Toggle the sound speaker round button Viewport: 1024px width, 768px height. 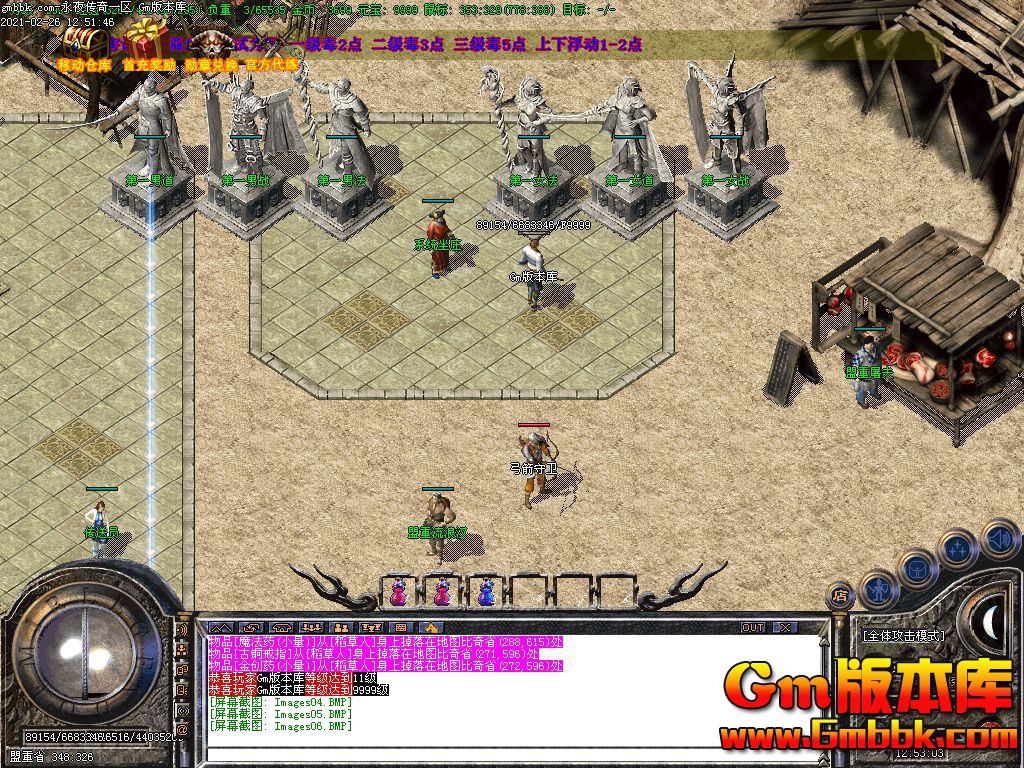click(998, 539)
